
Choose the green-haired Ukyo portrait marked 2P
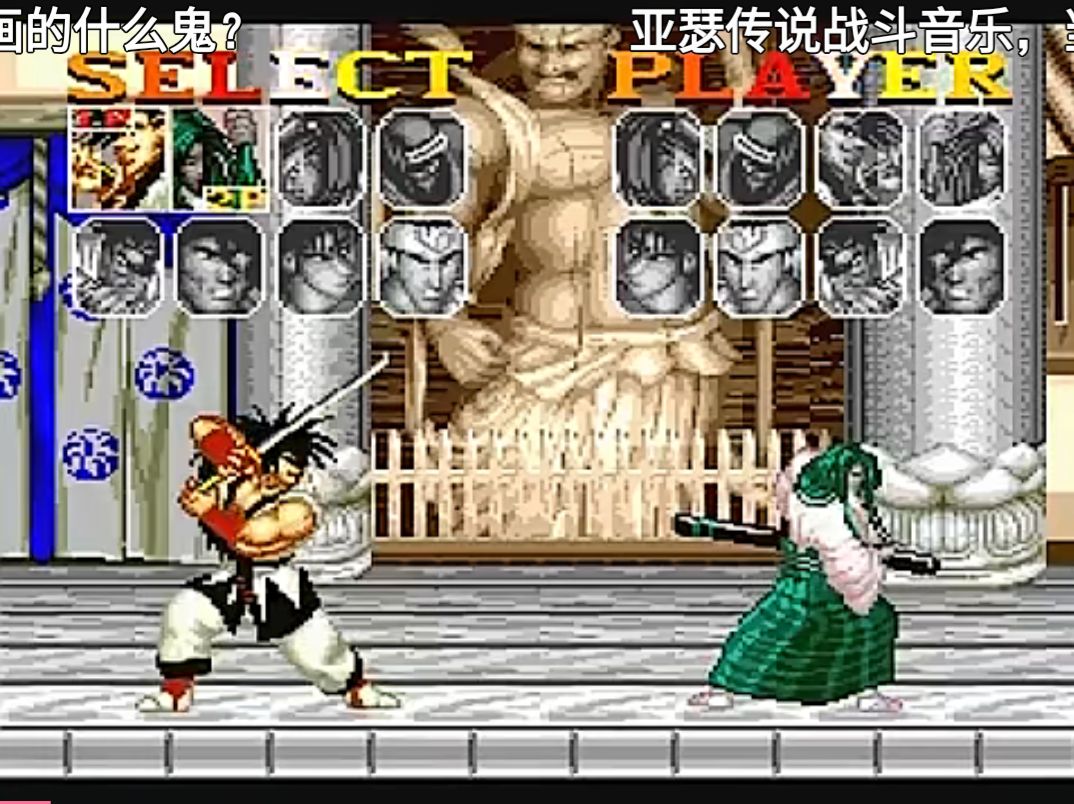220,158
